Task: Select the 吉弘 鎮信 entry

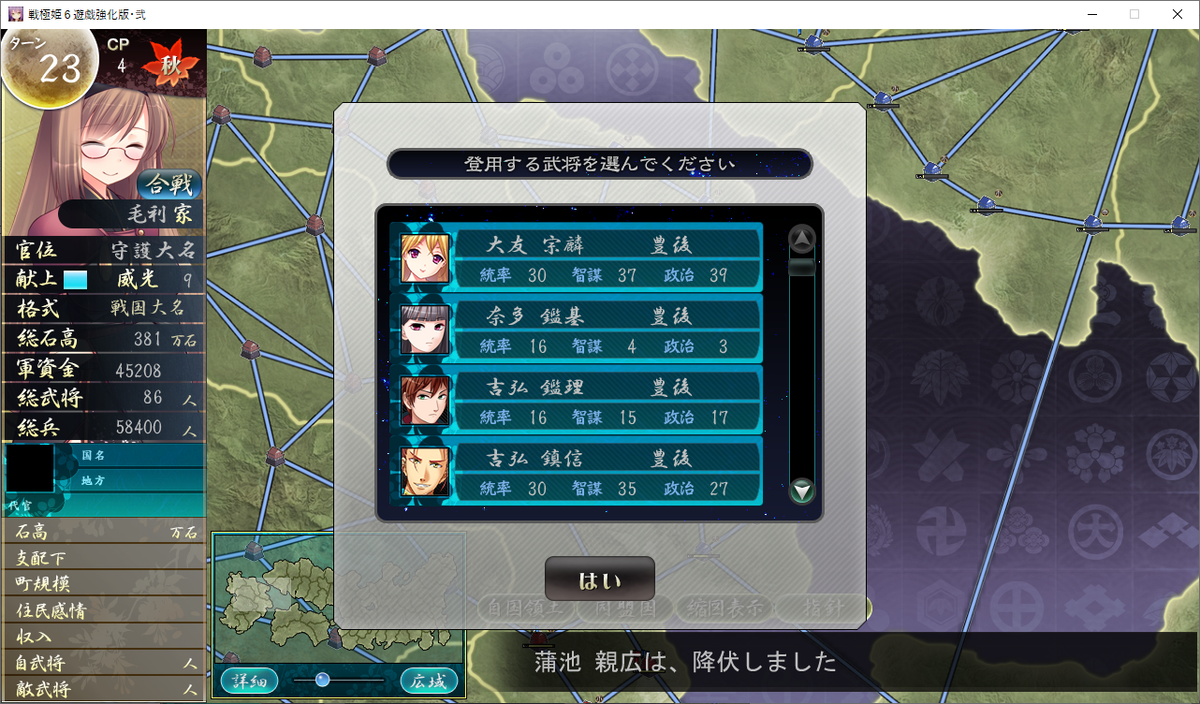Action: [x=578, y=472]
